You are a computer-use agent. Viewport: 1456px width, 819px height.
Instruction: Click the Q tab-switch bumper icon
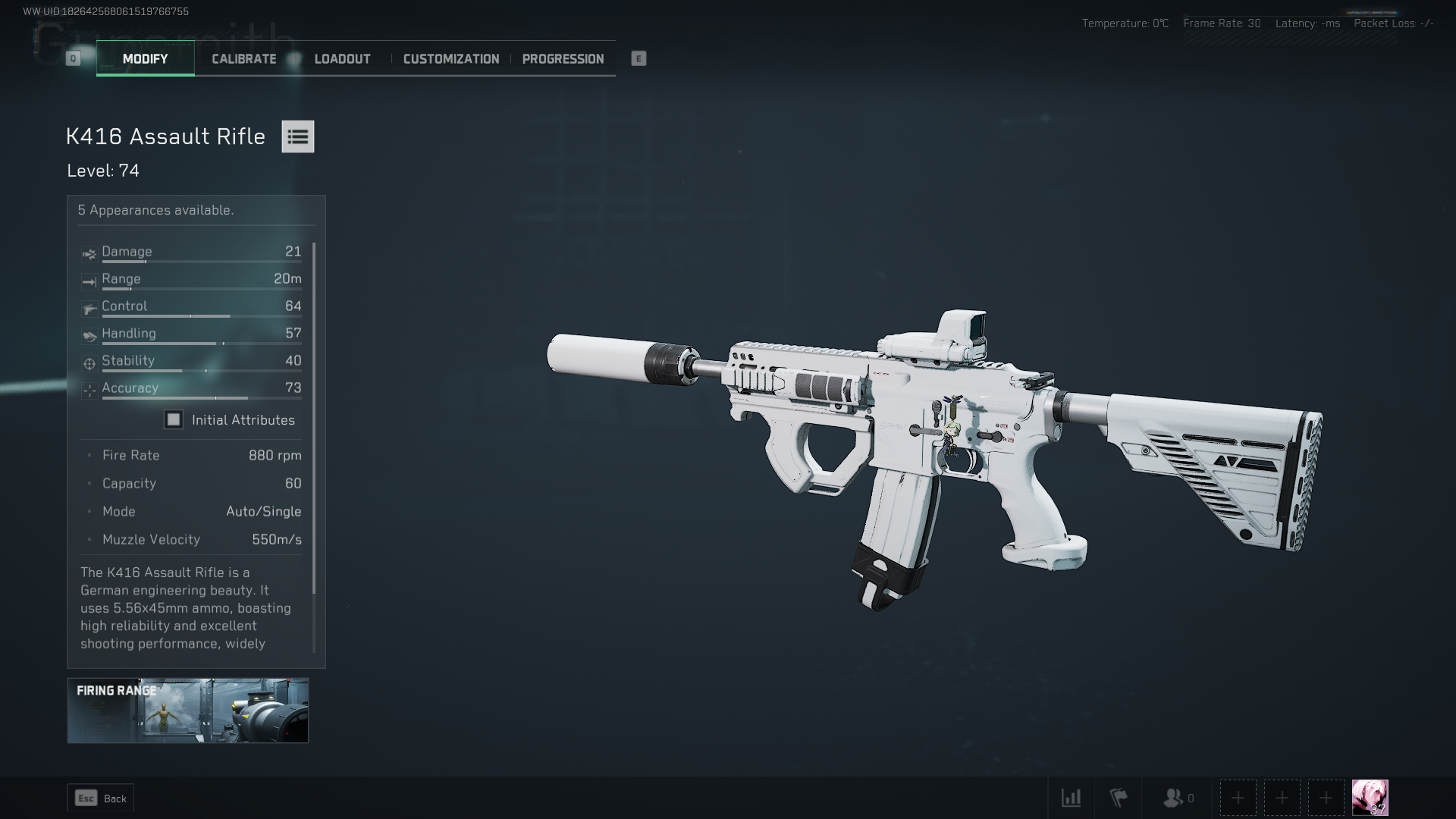73,58
